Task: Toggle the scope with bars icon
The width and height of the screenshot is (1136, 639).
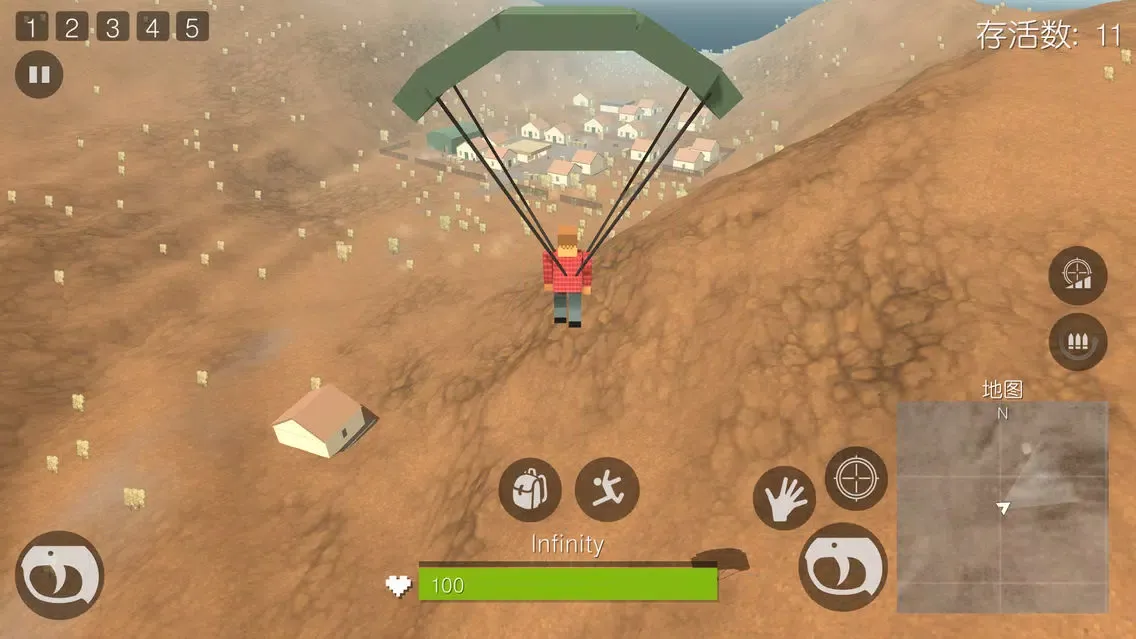Action: coord(1078,275)
